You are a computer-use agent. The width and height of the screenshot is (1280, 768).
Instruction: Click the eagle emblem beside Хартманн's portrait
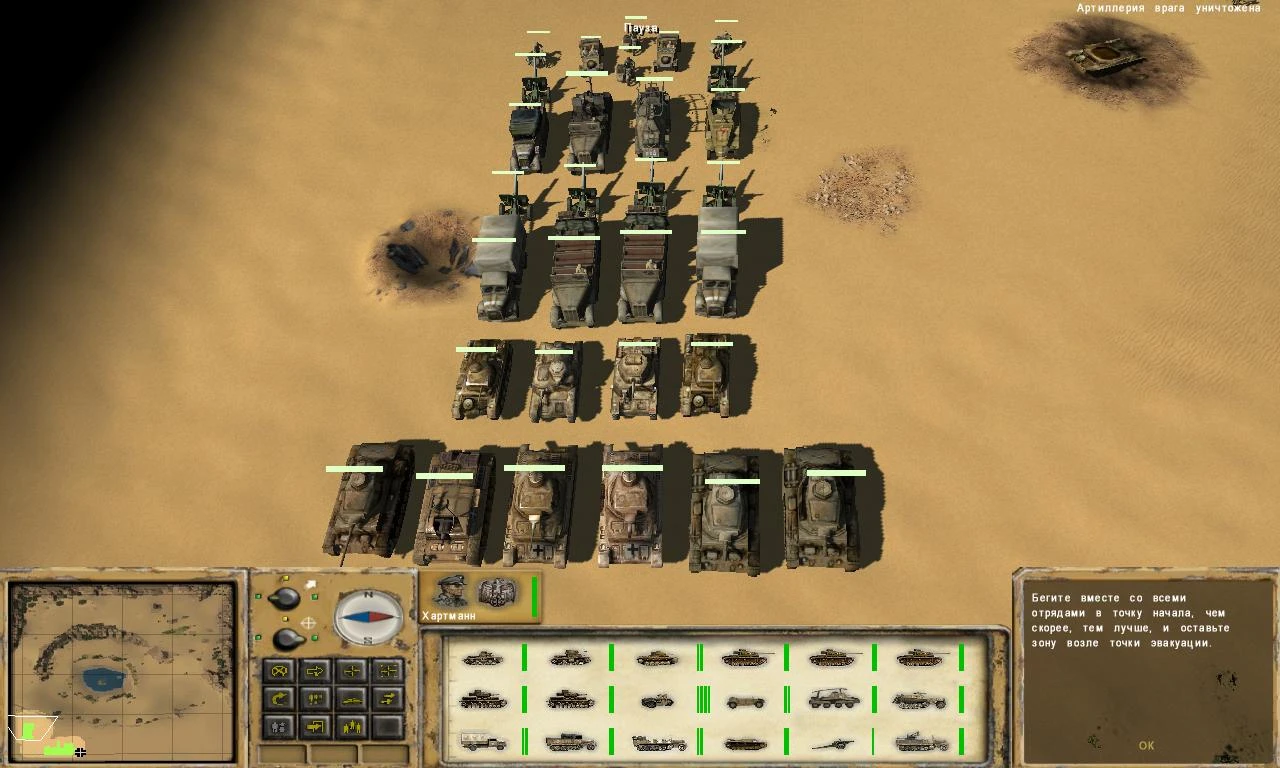[x=497, y=592]
